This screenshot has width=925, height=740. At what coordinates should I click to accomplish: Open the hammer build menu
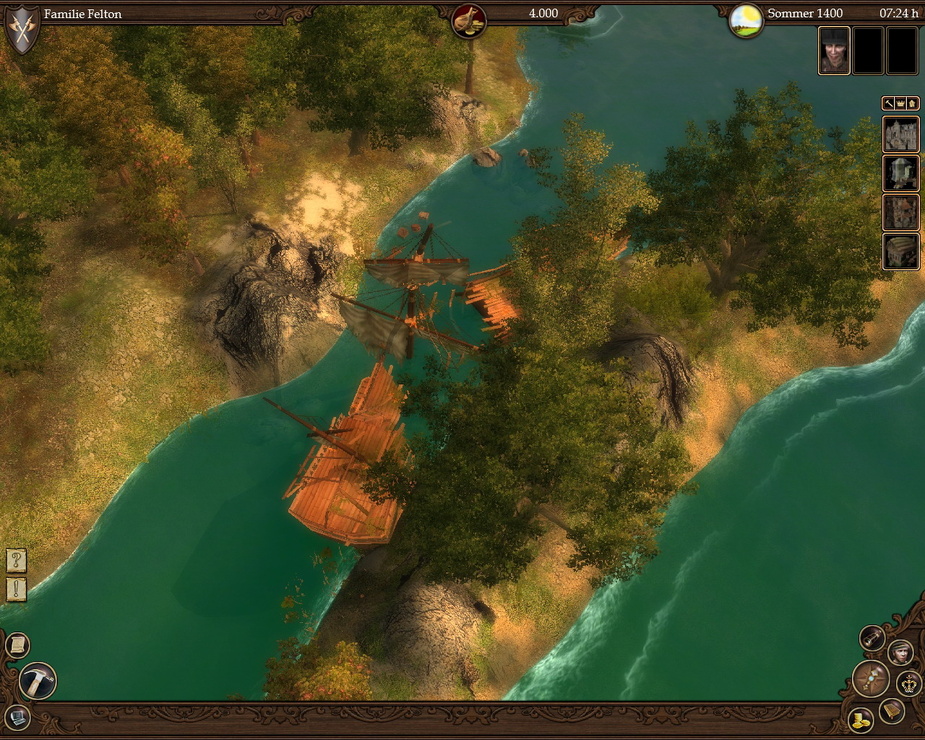click(x=38, y=681)
